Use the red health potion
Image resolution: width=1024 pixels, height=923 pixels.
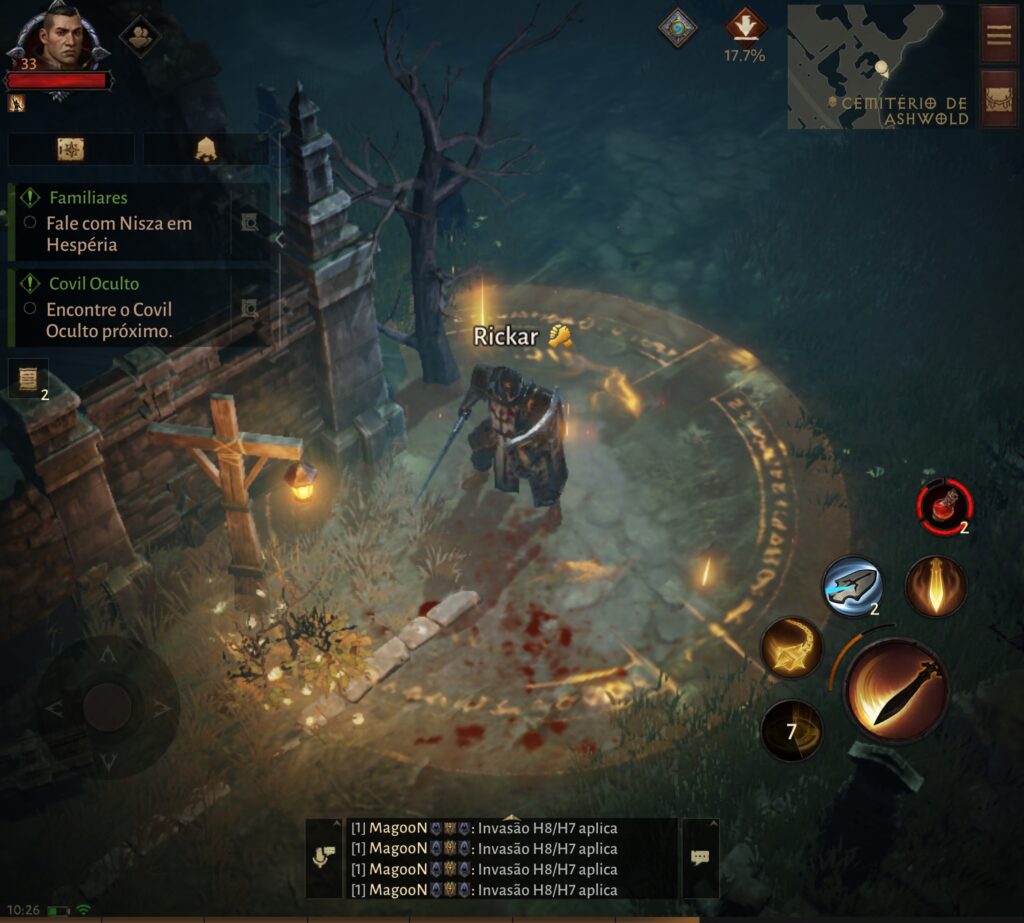coord(944,506)
